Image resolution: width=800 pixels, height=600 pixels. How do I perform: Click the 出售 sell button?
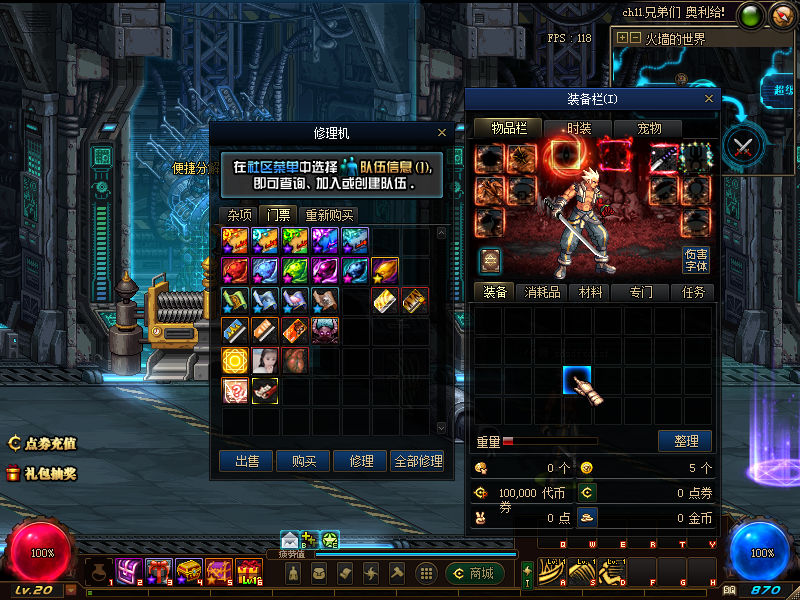[x=246, y=461]
